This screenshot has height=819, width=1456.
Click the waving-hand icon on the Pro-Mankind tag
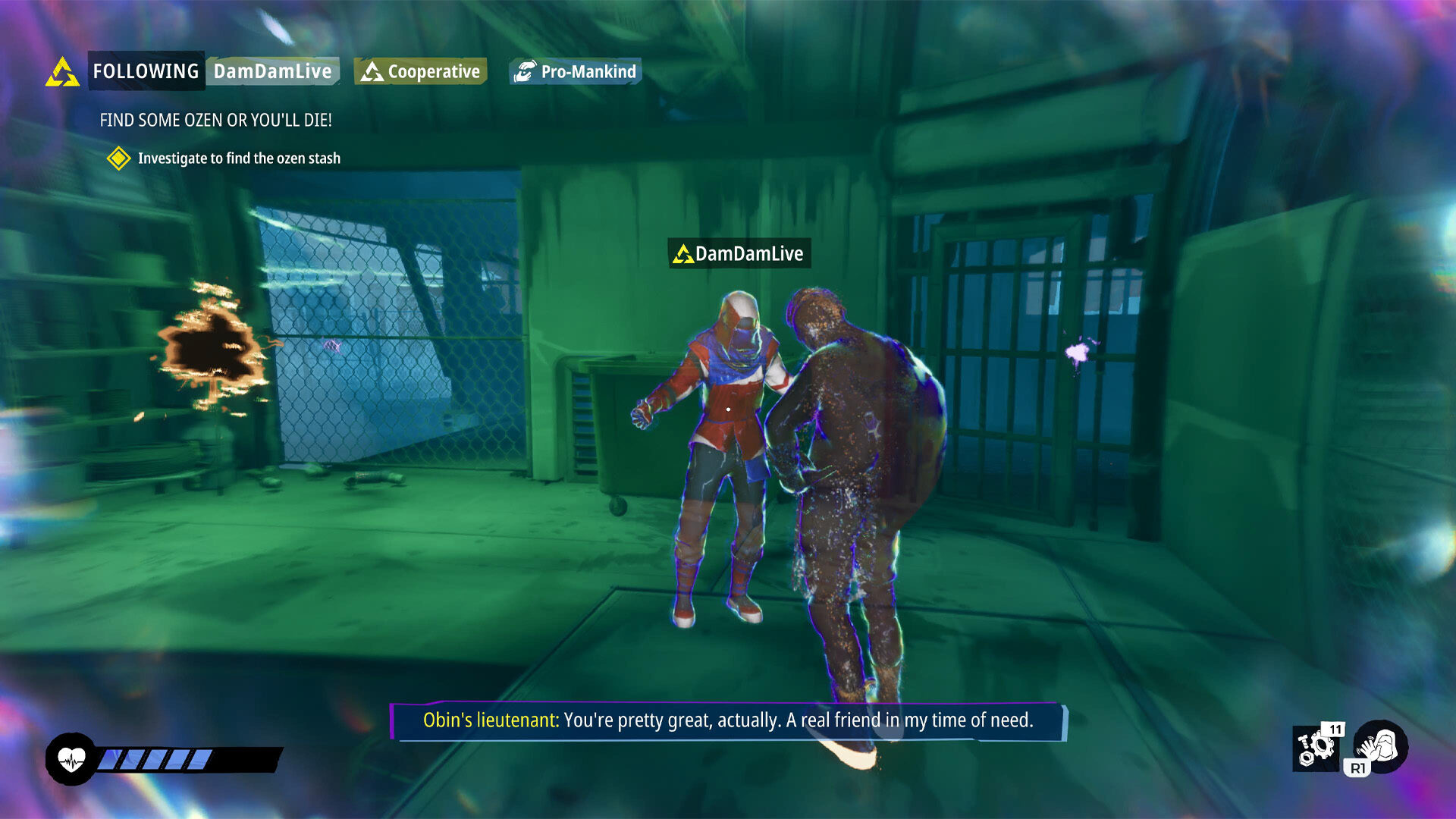[x=526, y=71]
